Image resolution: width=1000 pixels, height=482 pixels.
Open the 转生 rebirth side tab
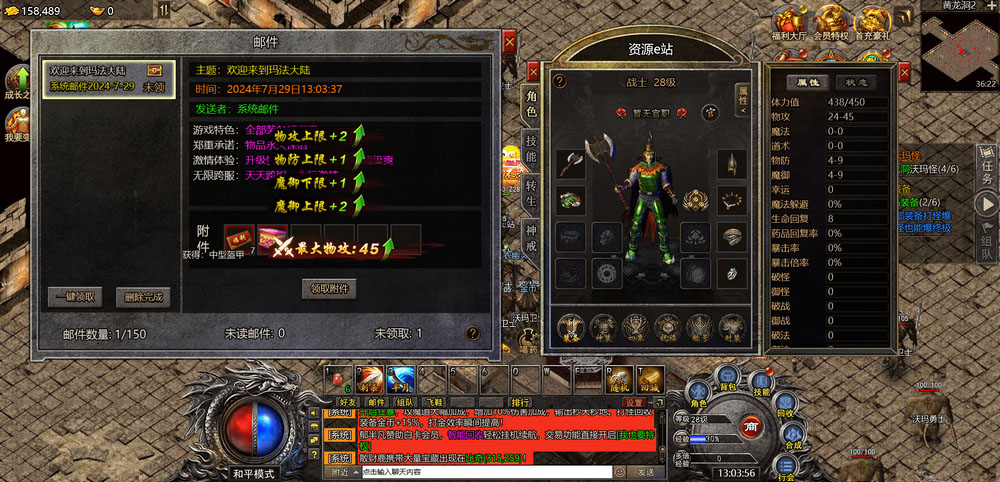(531, 194)
